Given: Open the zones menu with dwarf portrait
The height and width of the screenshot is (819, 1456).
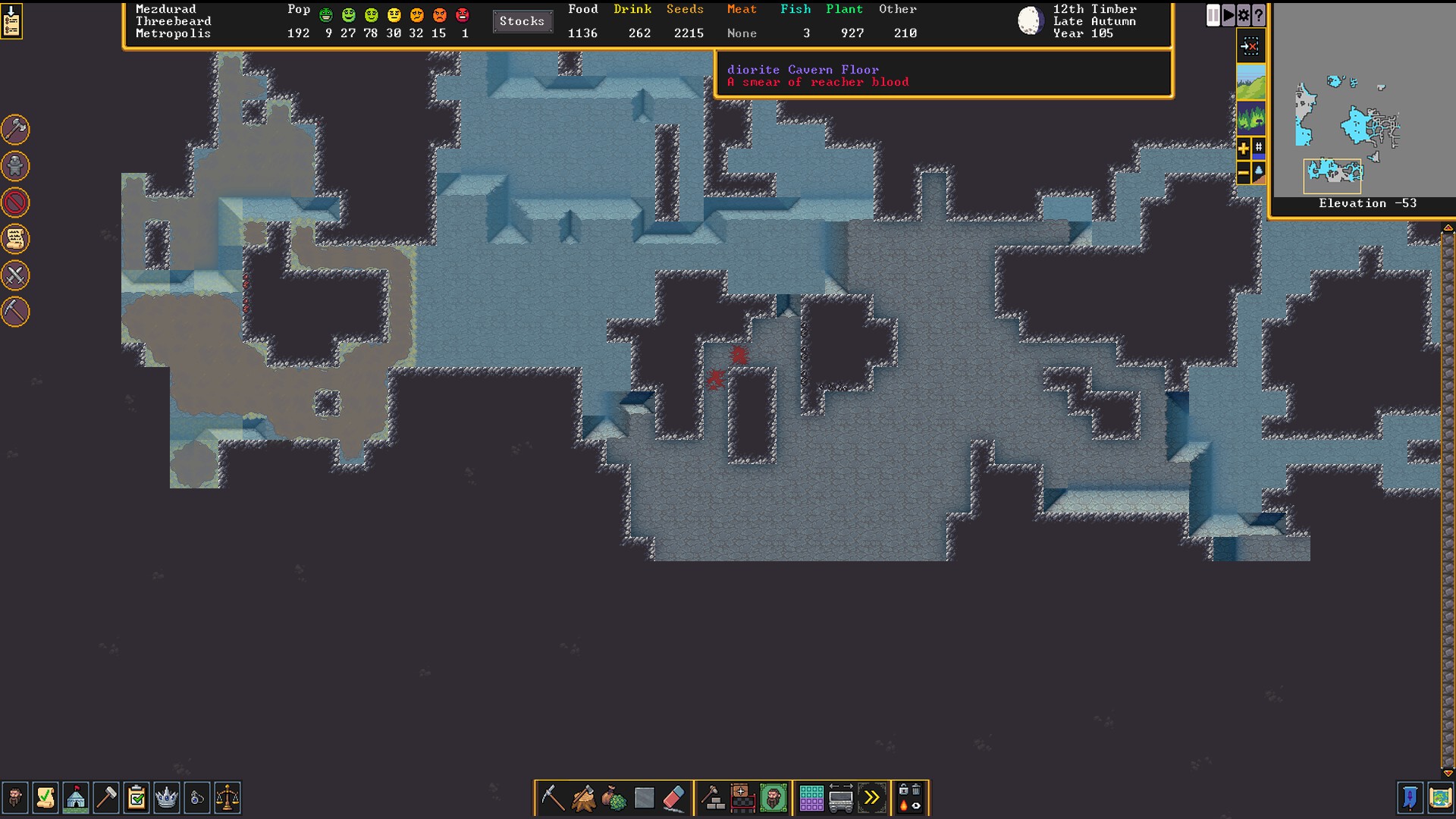Looking at the screenshot, I should (x=773, y=798).
